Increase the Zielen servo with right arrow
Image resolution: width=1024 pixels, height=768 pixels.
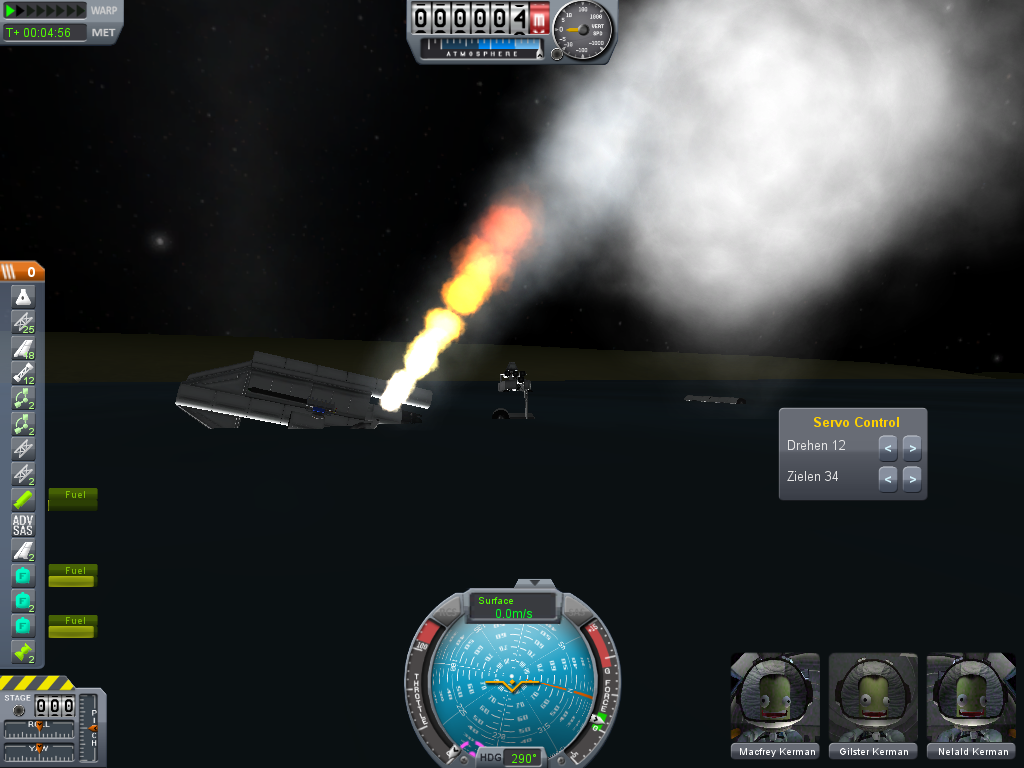[x=911, y=479]
